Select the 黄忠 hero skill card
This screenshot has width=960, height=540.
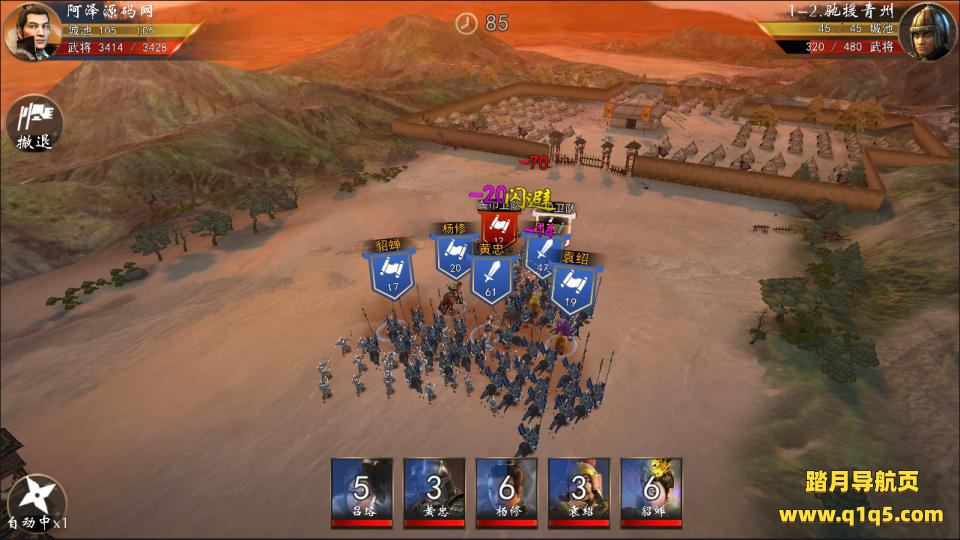434,492
